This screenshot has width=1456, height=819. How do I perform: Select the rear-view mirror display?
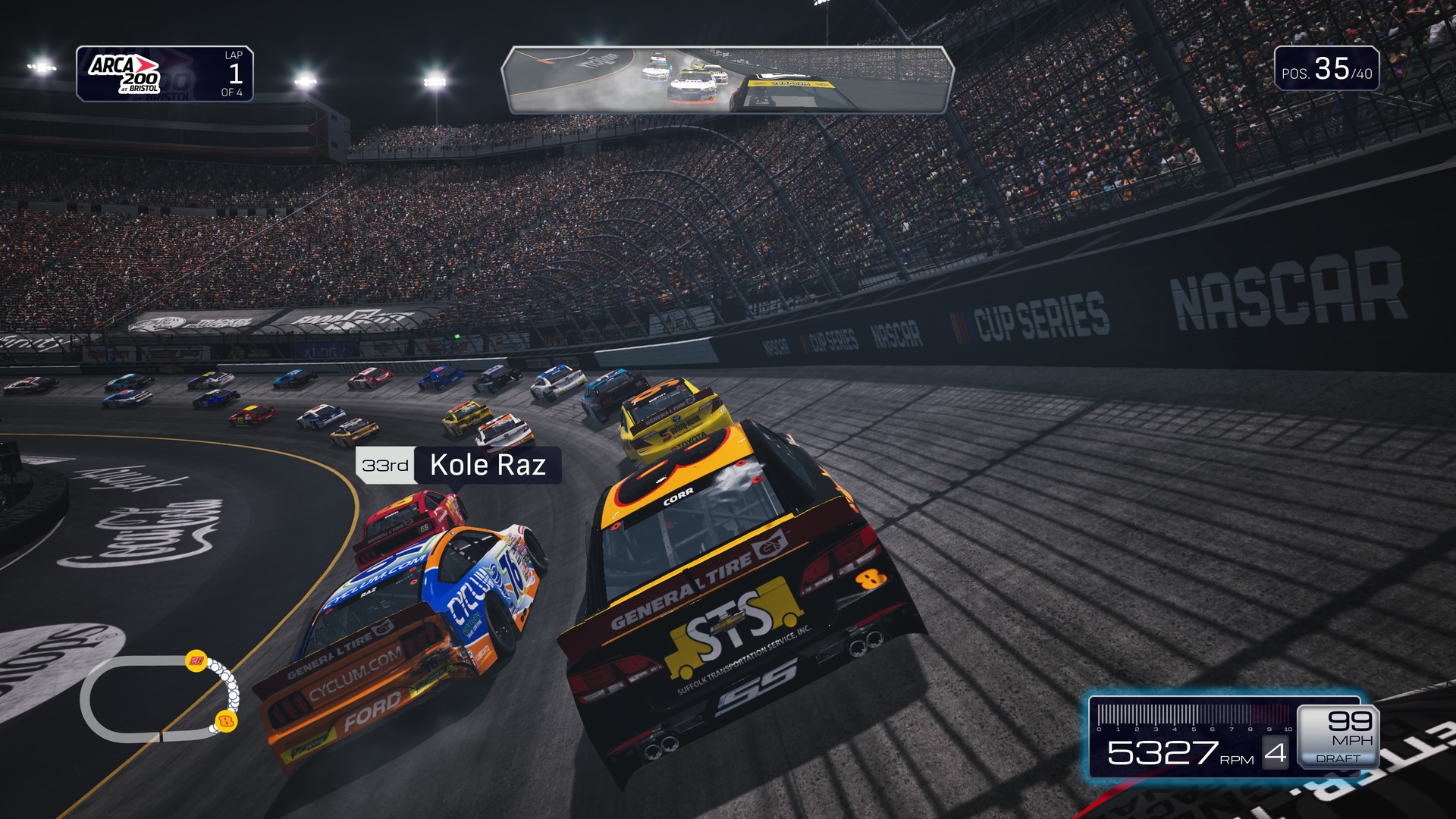point(726,80)
